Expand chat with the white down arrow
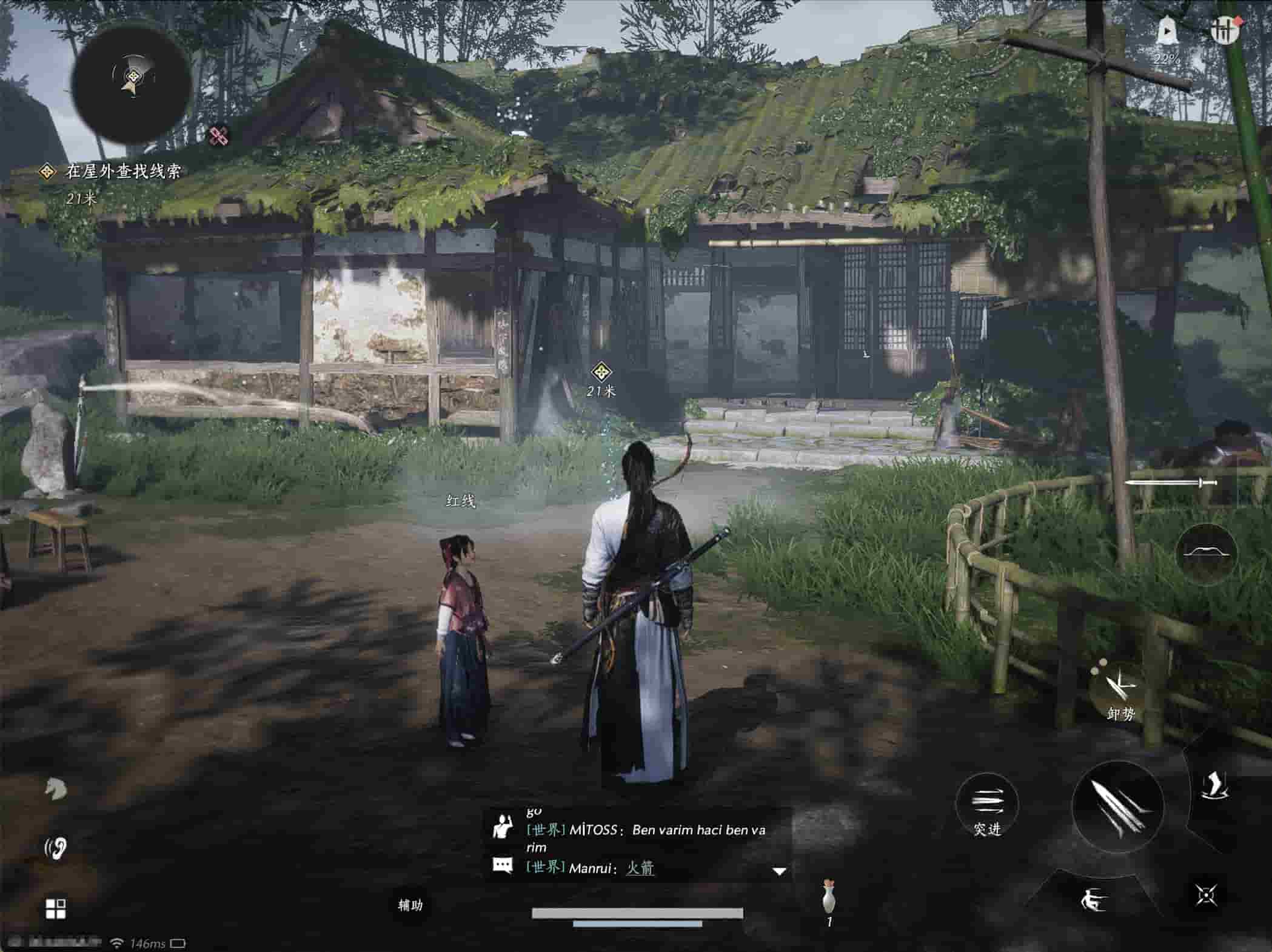This screenshot has height=952, width=1272. tap(779, 871)
